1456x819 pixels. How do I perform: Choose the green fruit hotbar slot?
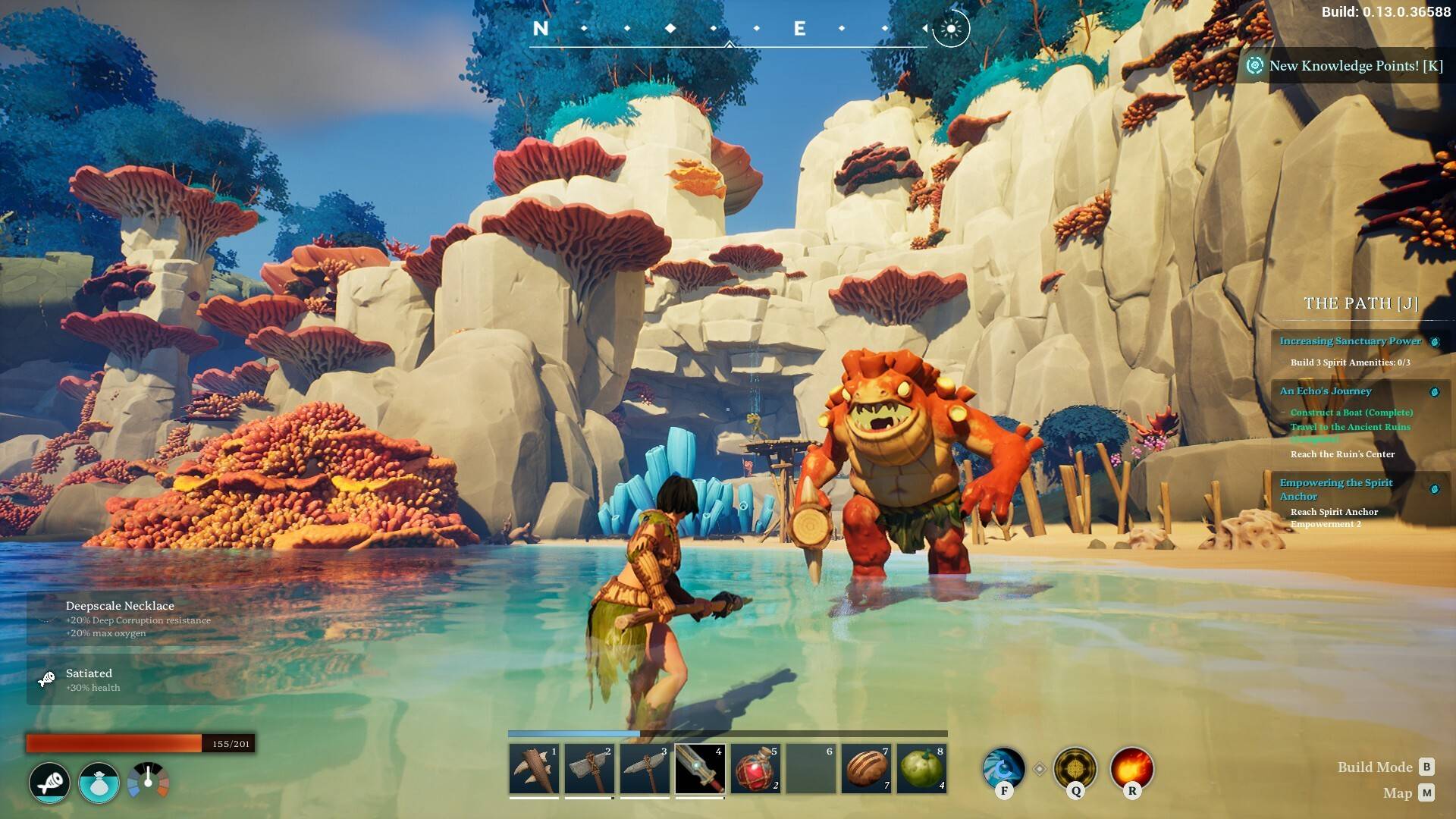pyautogui.click(x=922, y=769)
